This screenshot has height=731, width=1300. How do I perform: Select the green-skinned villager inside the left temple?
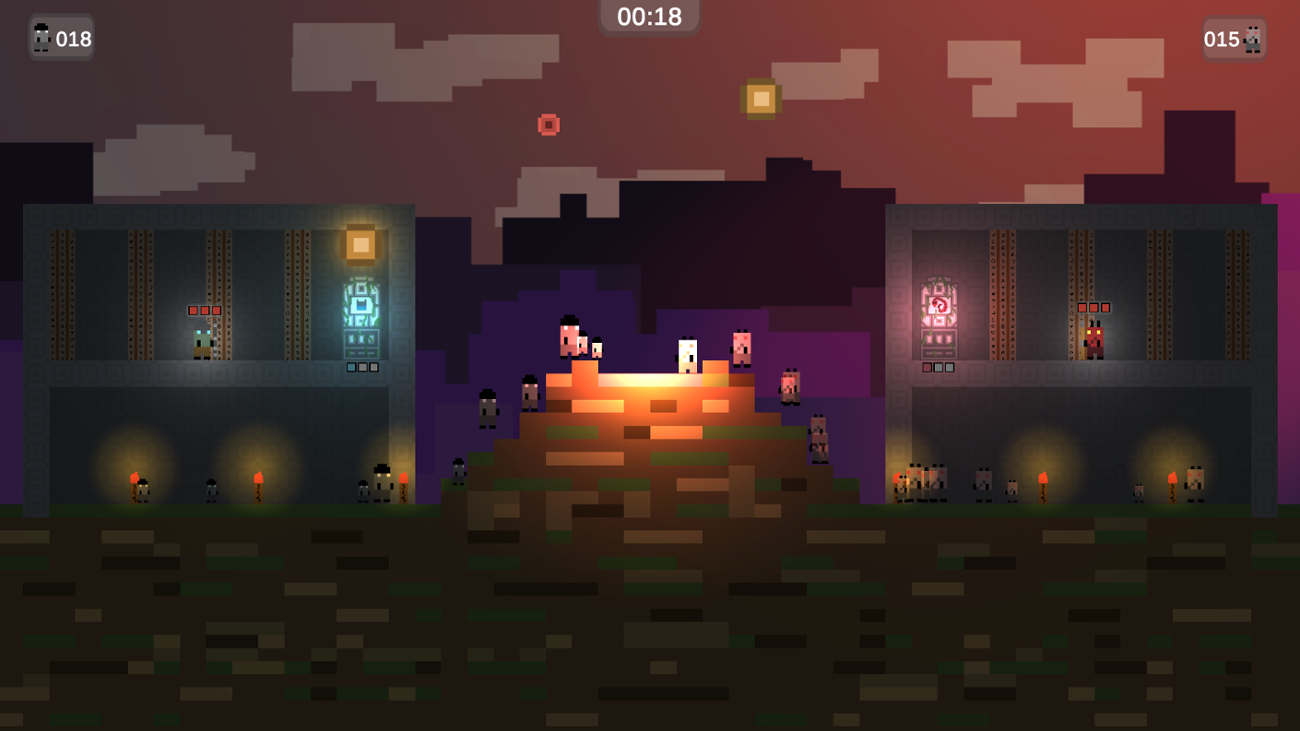tap(200, 341)
